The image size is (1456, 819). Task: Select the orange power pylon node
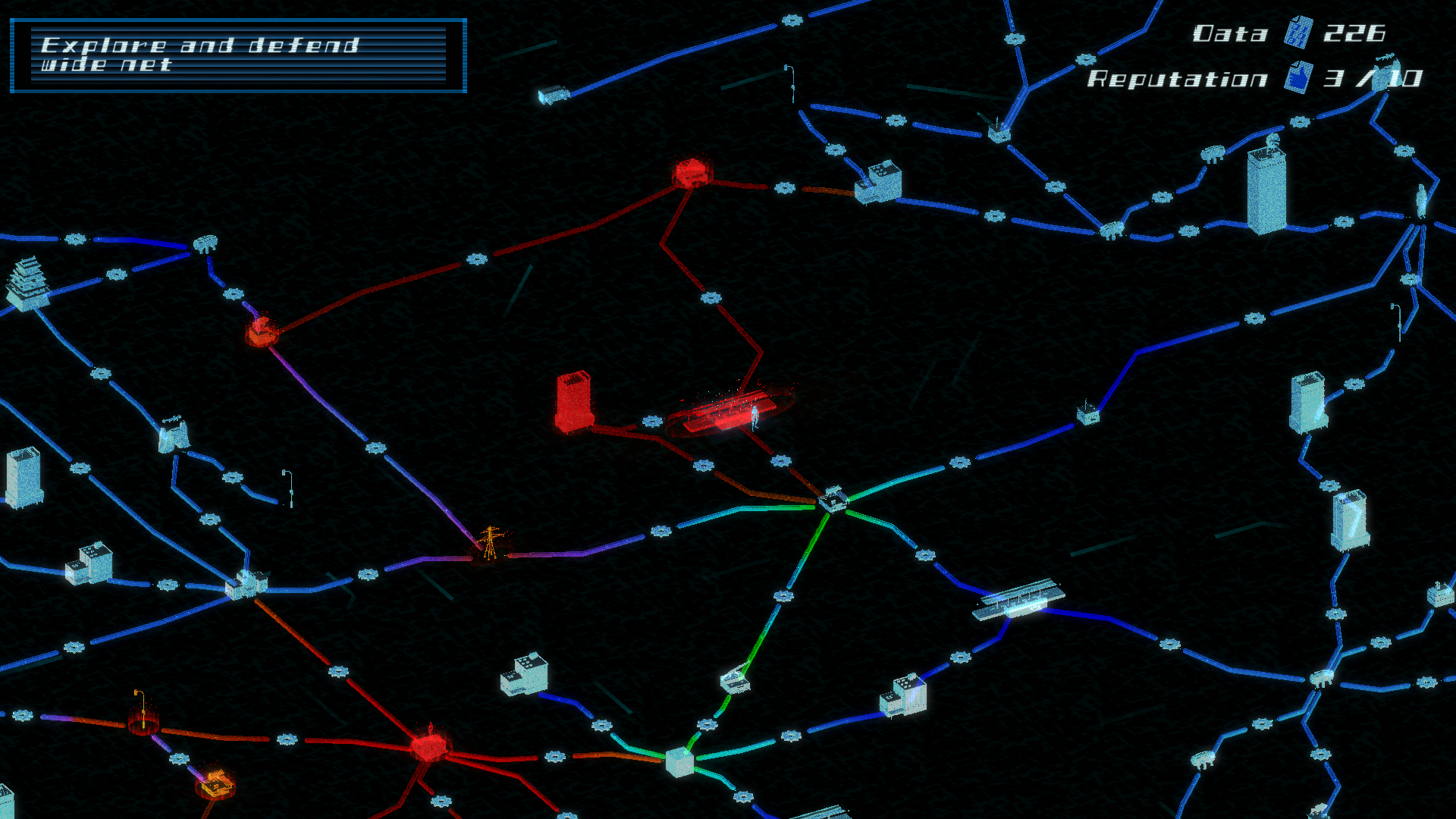489,542
